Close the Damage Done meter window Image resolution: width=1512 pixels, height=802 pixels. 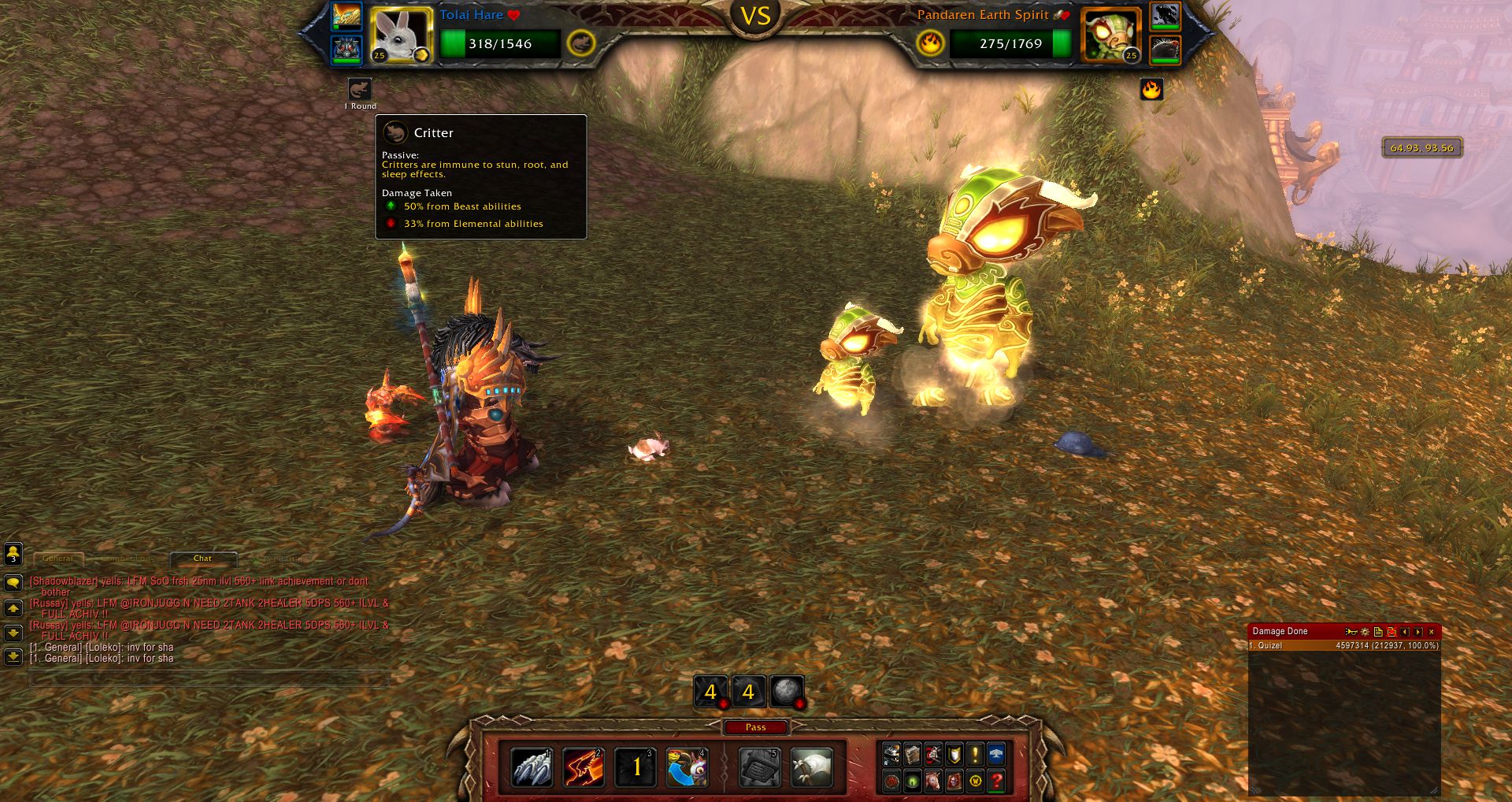[1432, 632]
